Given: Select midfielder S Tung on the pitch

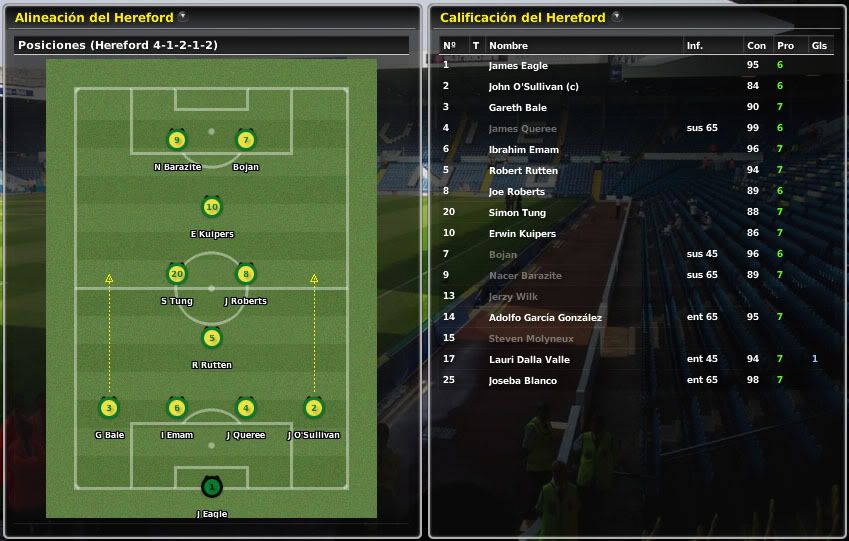Looking at the screenshot, I should click(x=177, y=274).
